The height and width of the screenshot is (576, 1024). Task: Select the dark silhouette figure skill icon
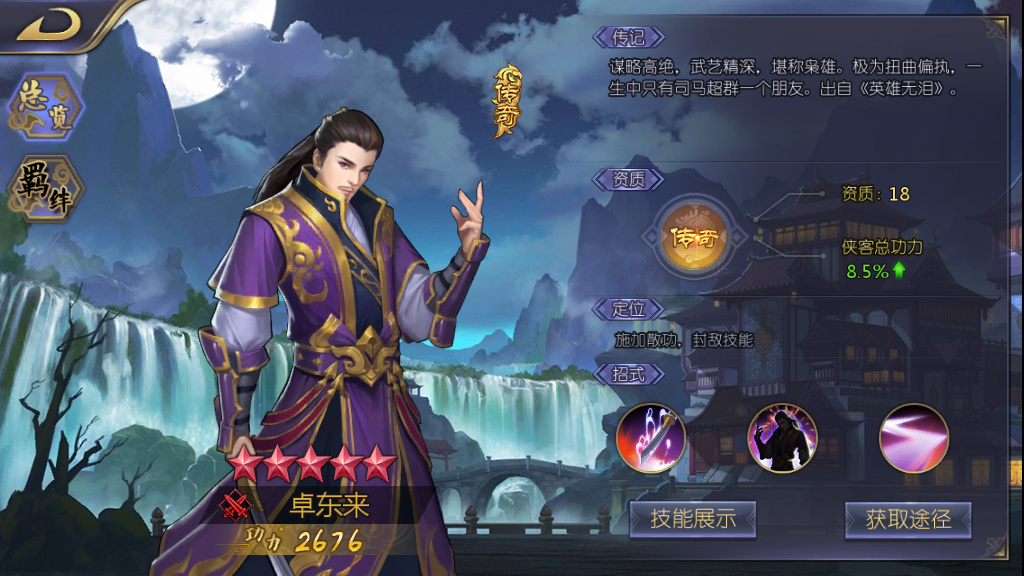point(782,438)
